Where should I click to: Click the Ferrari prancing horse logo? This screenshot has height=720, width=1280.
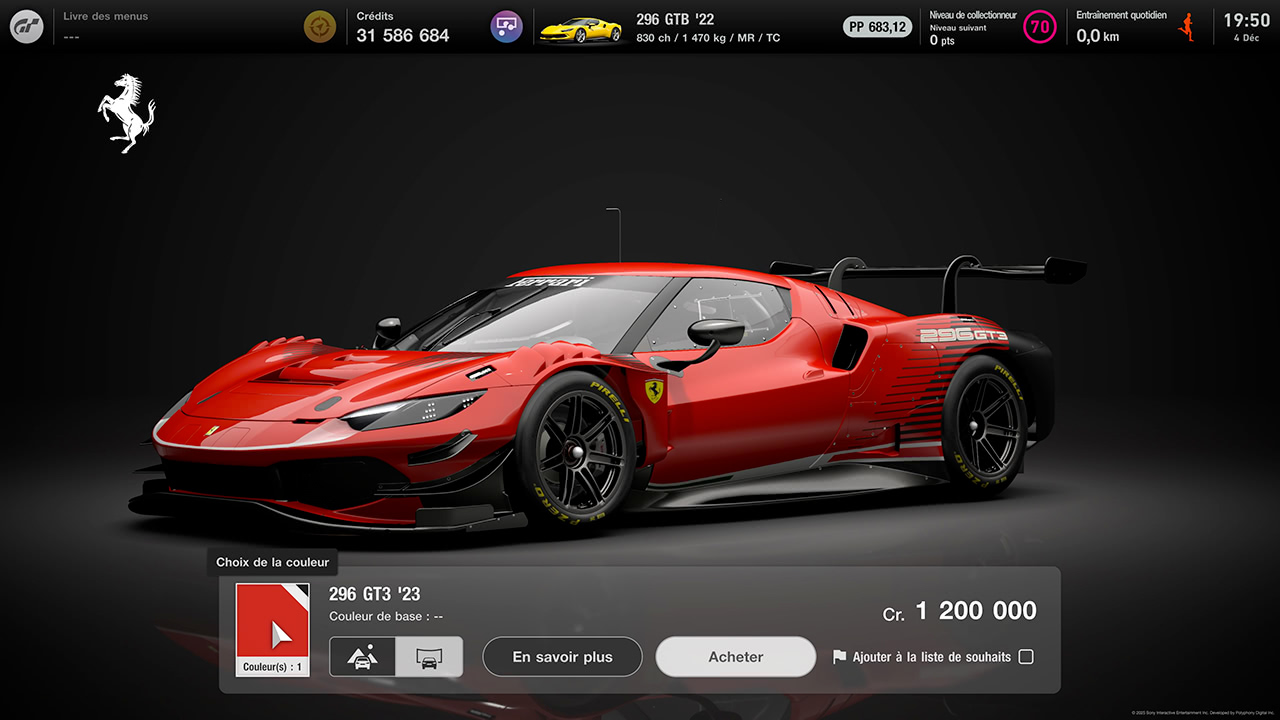(125, 111)
